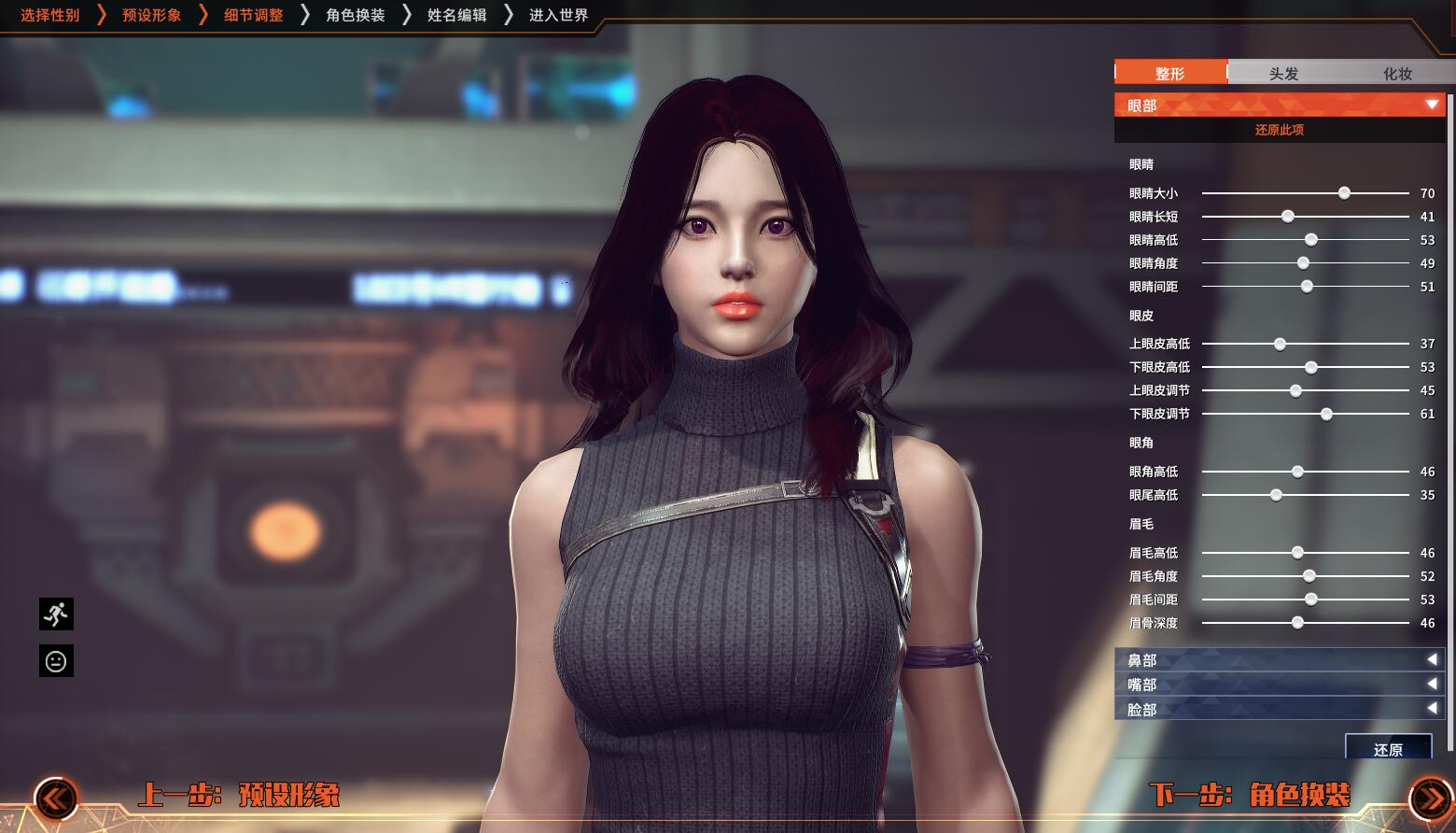Expand the 嘴部 mouth section

tap(1280, 685)
